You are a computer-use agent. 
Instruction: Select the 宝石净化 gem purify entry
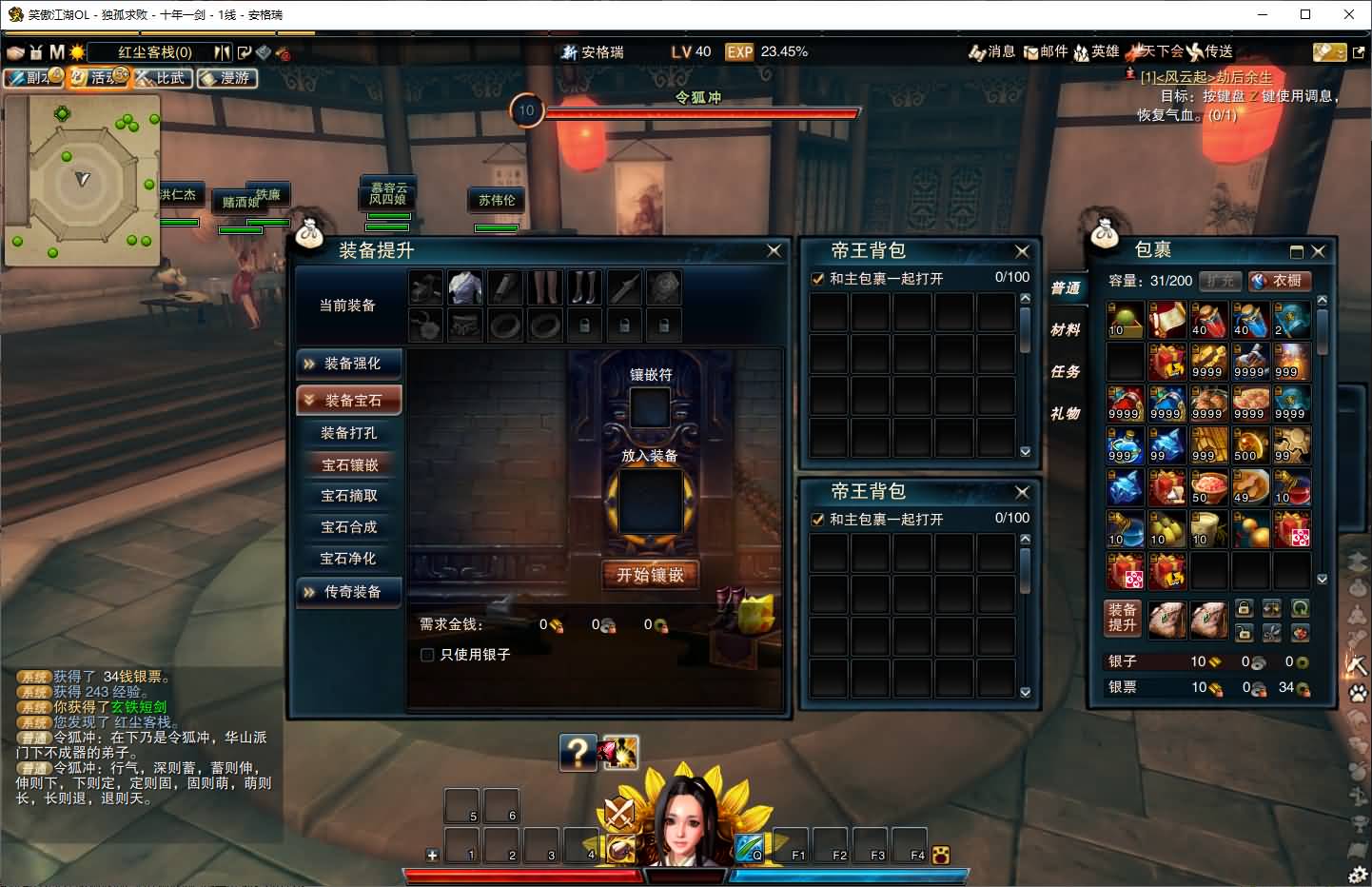[x=348, y=559]
